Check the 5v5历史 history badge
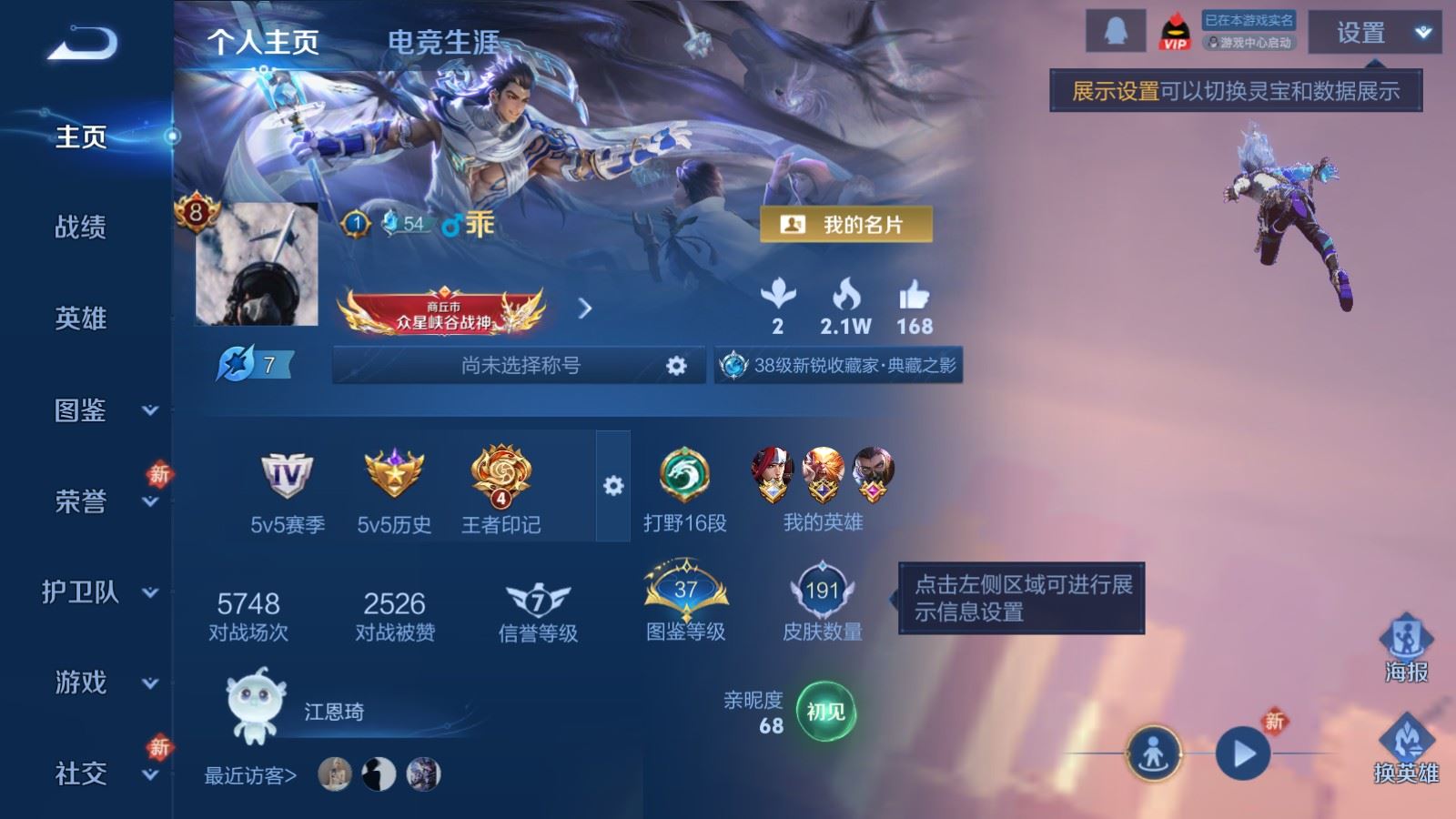This screenshot has width=1456, height=819. [x=393, y=471]
